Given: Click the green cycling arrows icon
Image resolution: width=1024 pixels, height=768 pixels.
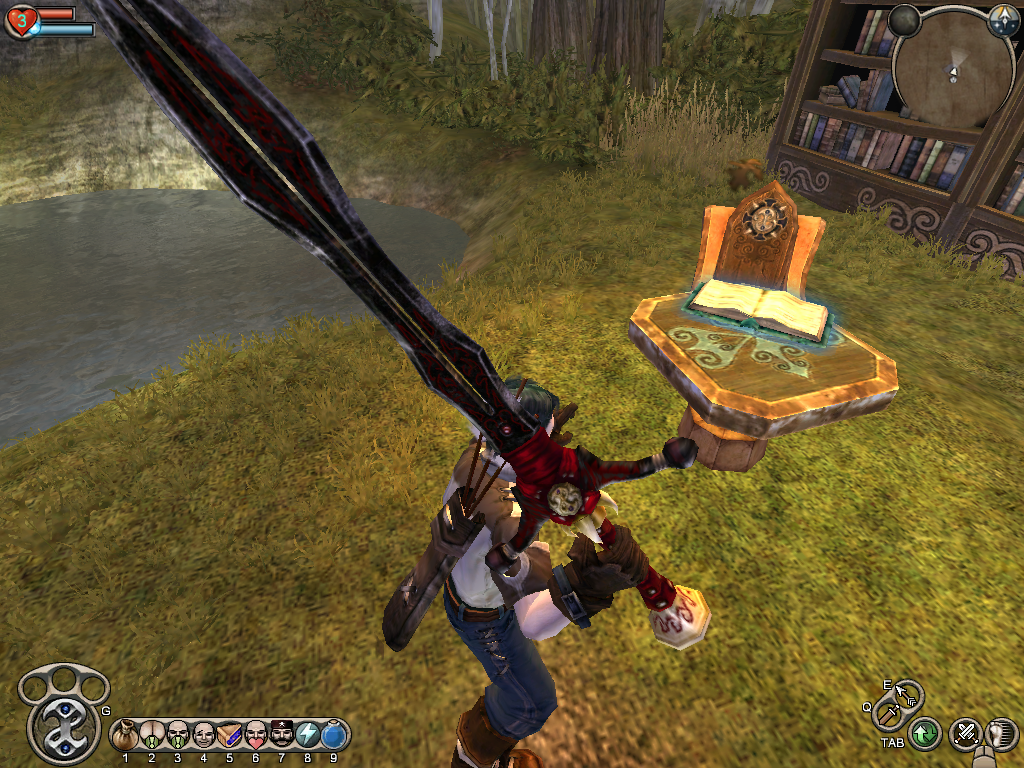Looking at the screenshot, I should coord(924,735).
